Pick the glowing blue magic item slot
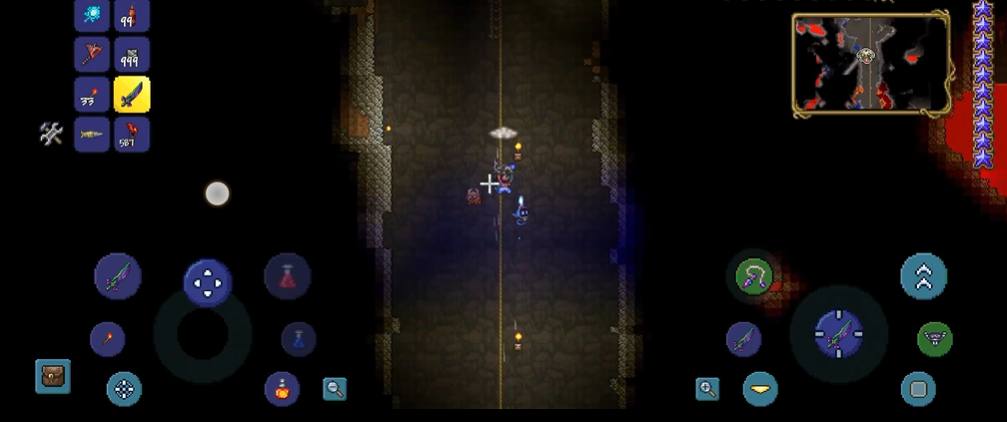 [91, 15]
